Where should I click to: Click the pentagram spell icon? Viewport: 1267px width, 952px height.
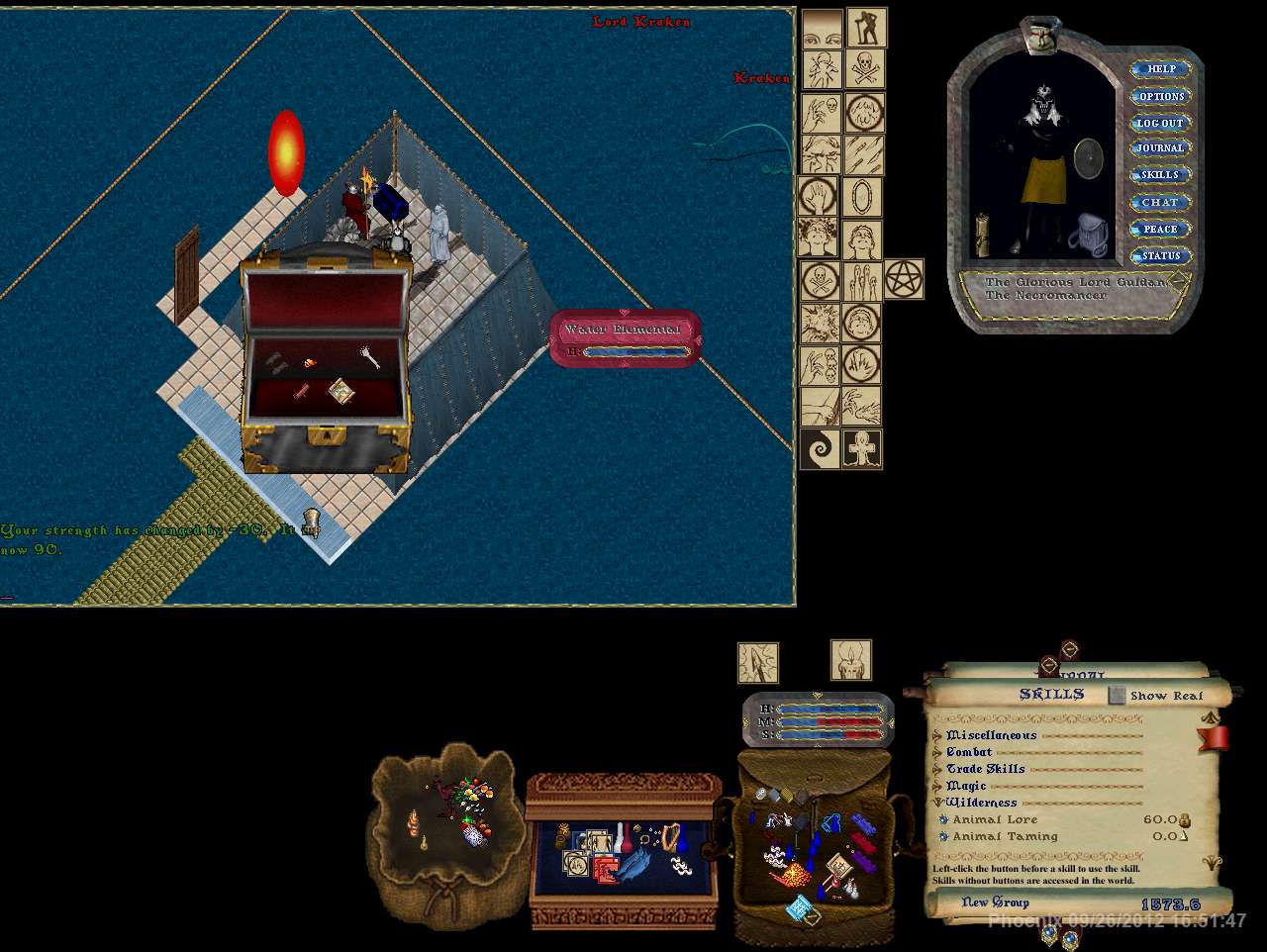tap(903, 280)
